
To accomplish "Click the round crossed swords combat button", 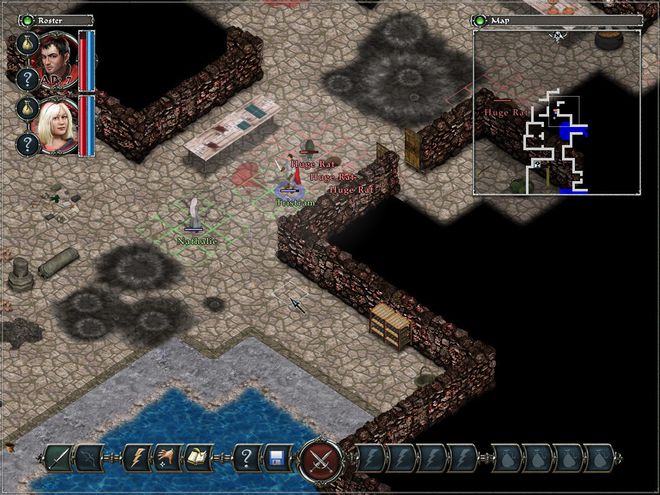I will (x=321, y=460).
